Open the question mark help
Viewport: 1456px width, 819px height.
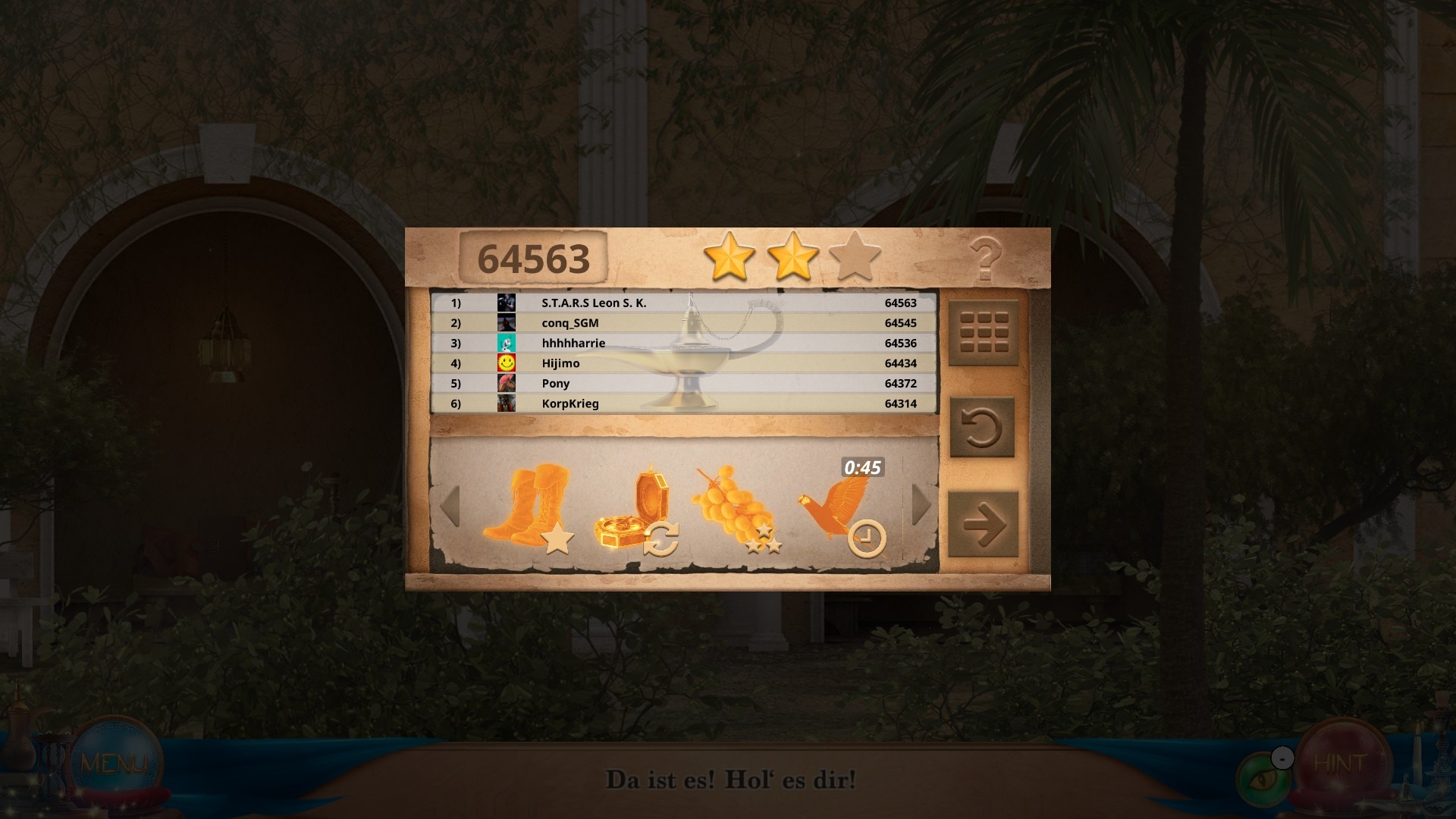[x=985, y=259]
